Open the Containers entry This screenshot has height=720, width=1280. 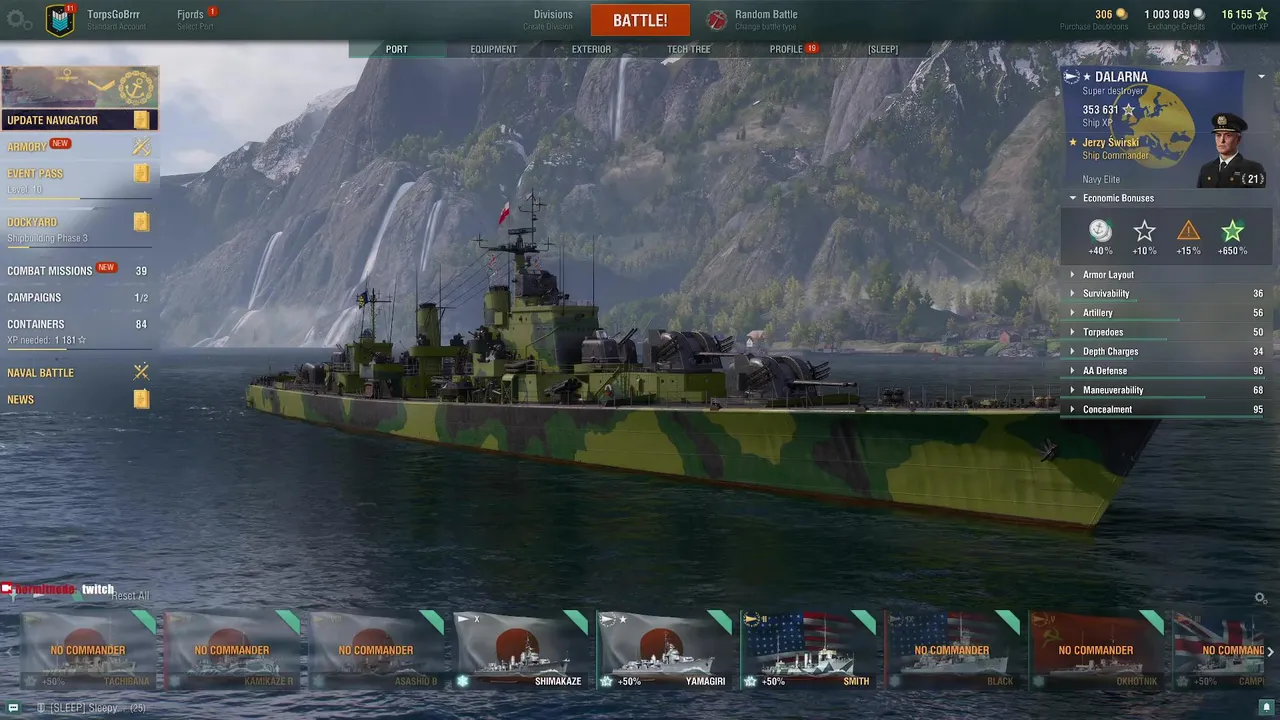pyautogui.click(x=36, y=324)
